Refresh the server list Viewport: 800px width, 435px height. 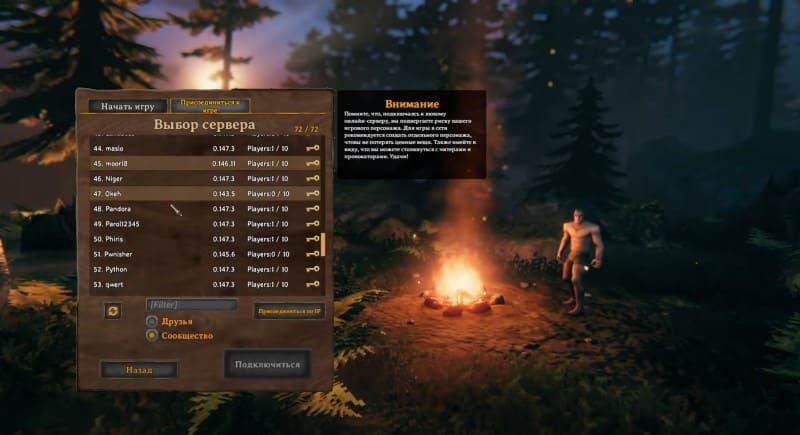(x=113, y=311)
